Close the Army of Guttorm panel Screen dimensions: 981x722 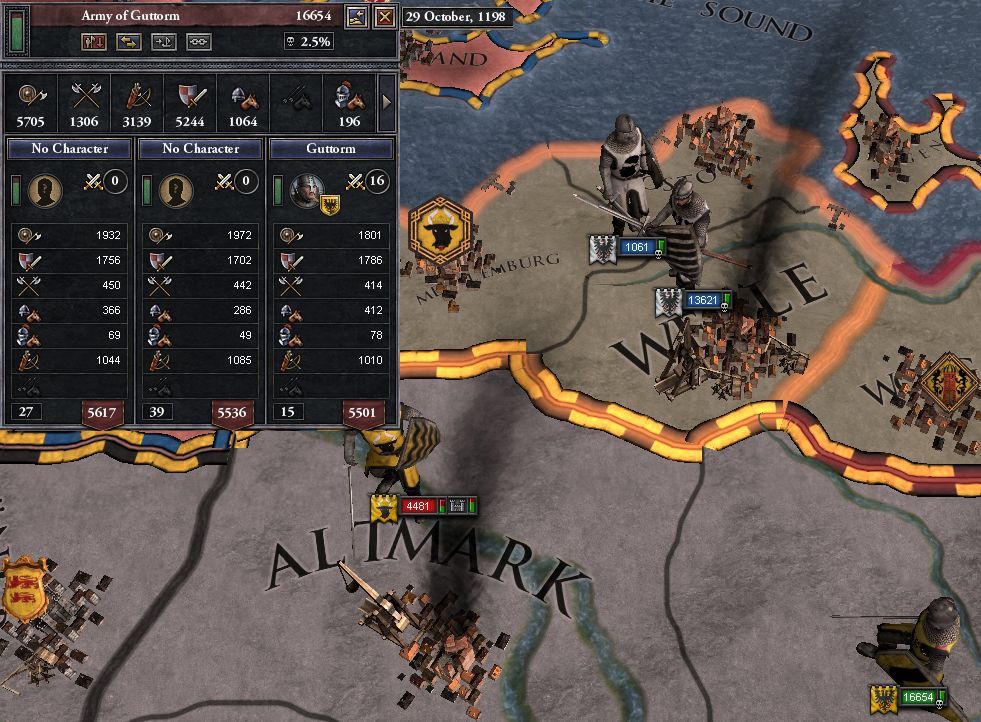pyautogui.click(x=385, y=17)
